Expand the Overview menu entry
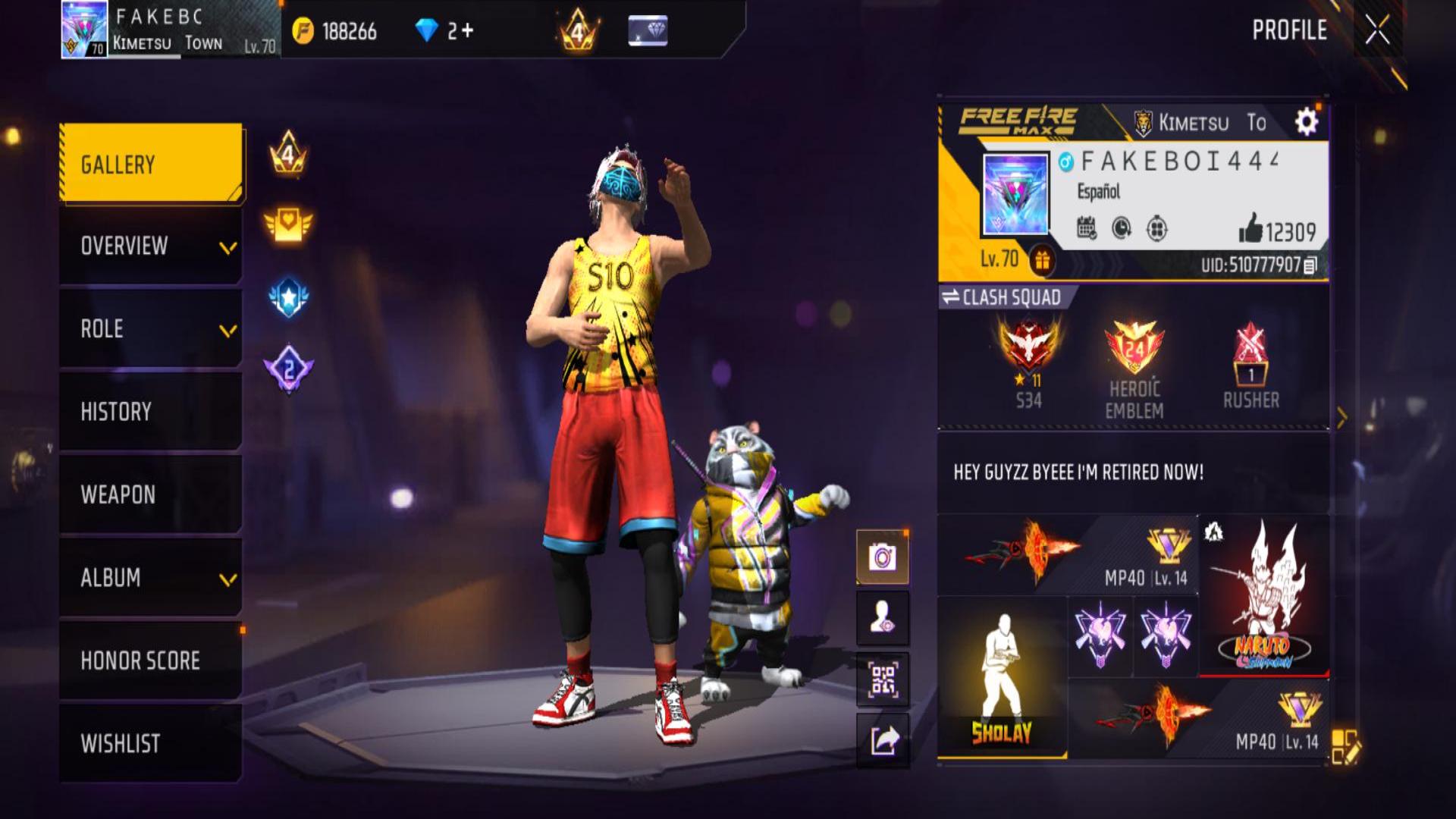 pos(151,246)
